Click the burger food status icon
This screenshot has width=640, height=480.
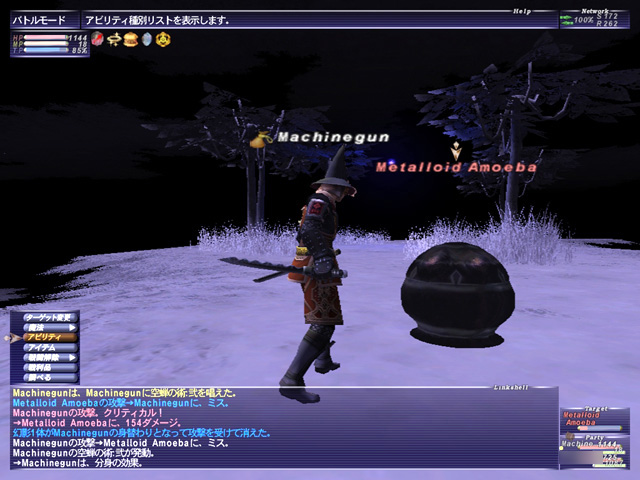(x=130, y=39)
